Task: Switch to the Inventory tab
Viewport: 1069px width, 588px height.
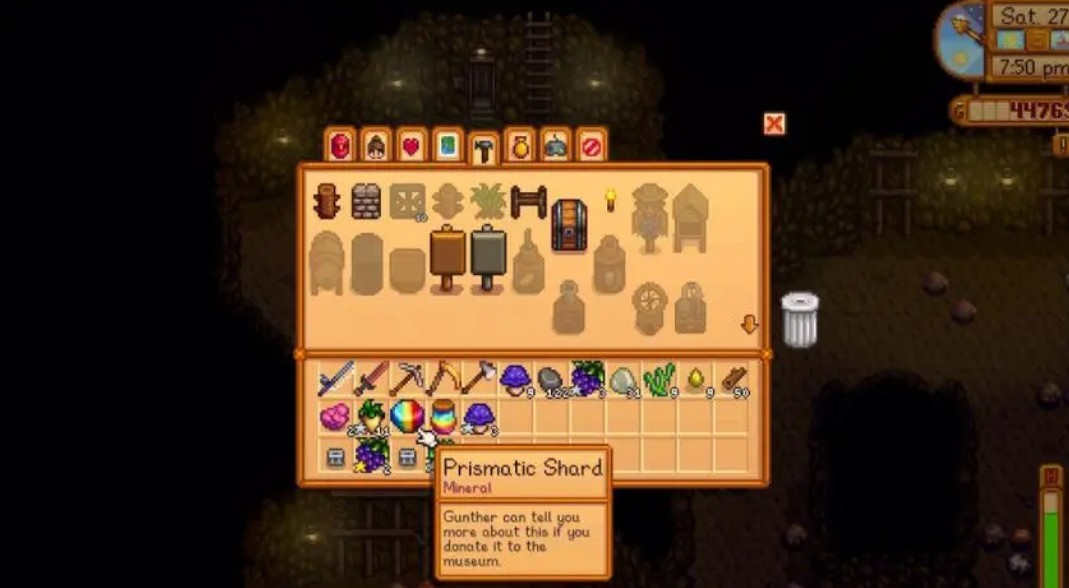Action: [x=340, y=146]
